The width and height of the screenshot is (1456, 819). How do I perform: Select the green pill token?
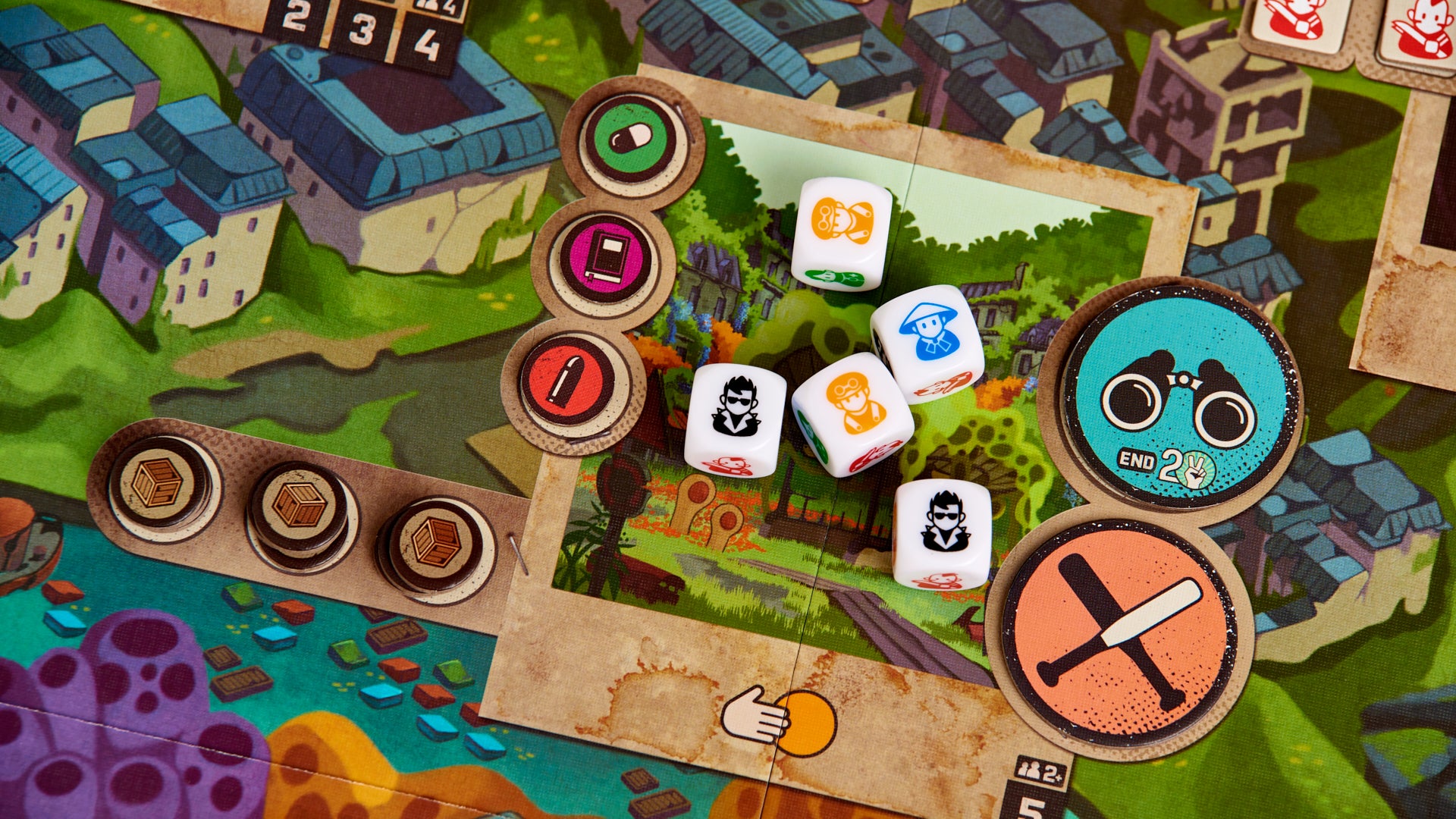[x=629, y=137]
